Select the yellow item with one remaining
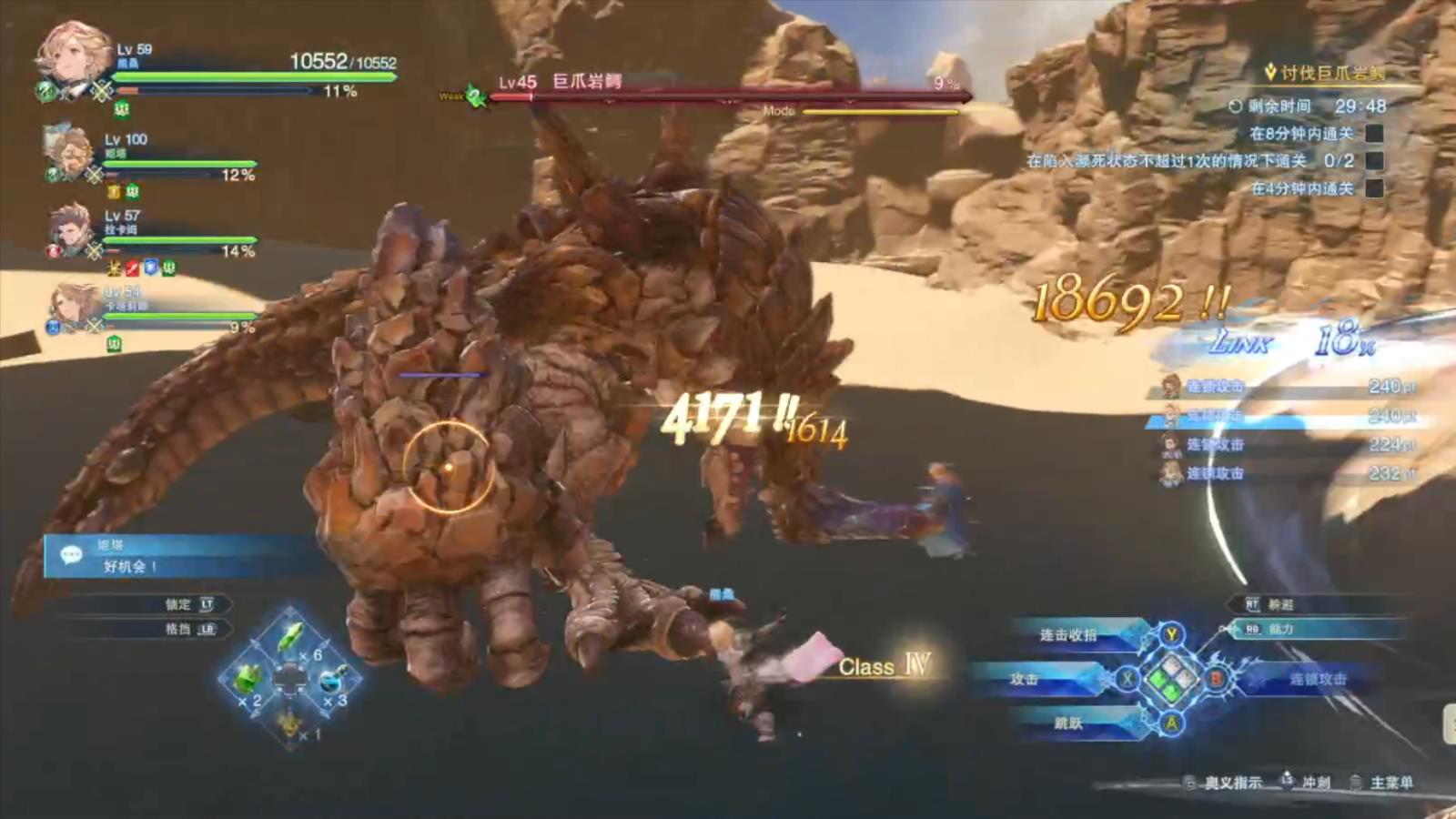The image size is (1456, 819). coord(290,723)
